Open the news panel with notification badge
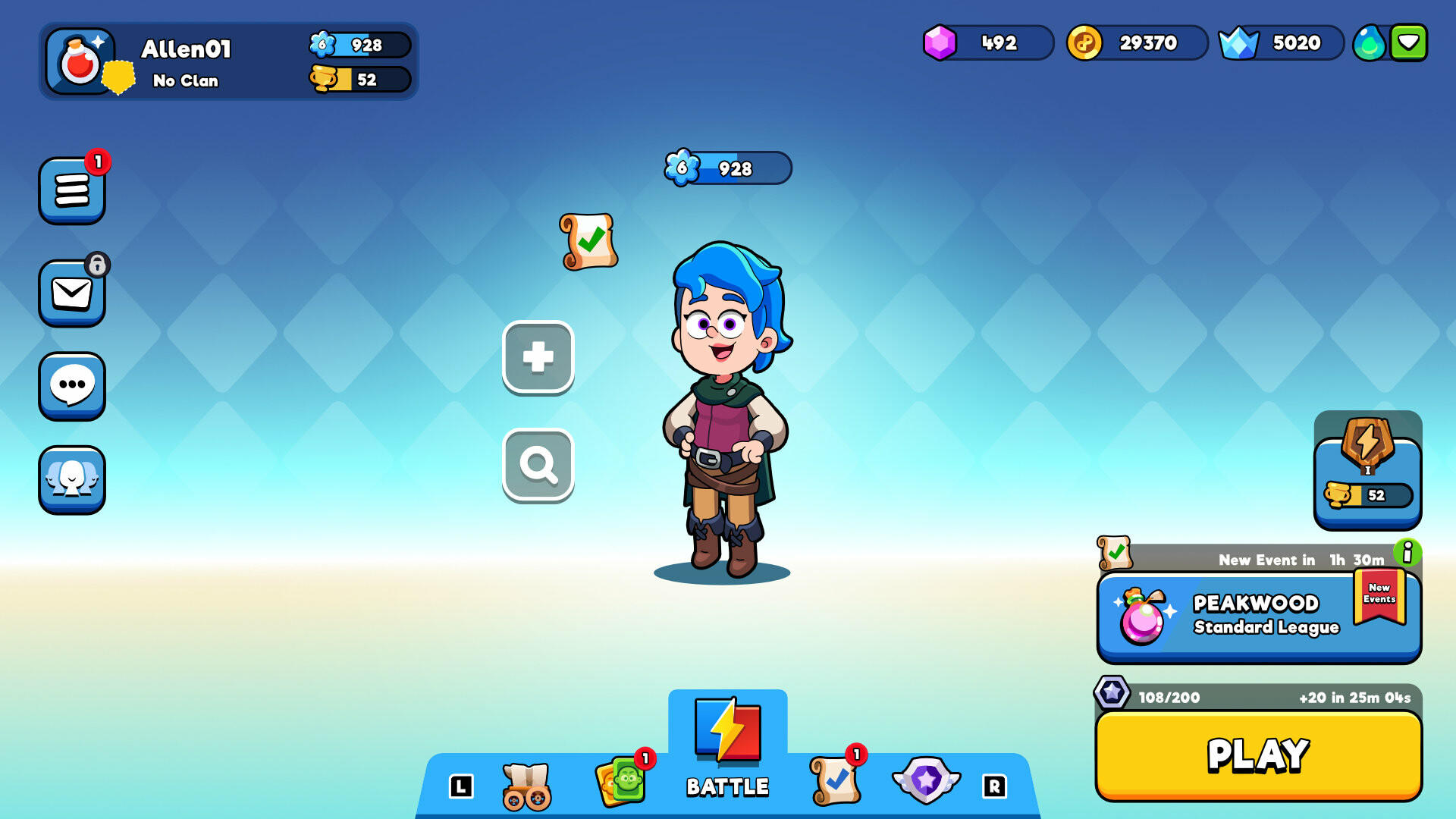This screenshot has width=1456, height=819. tap(71, 190)
